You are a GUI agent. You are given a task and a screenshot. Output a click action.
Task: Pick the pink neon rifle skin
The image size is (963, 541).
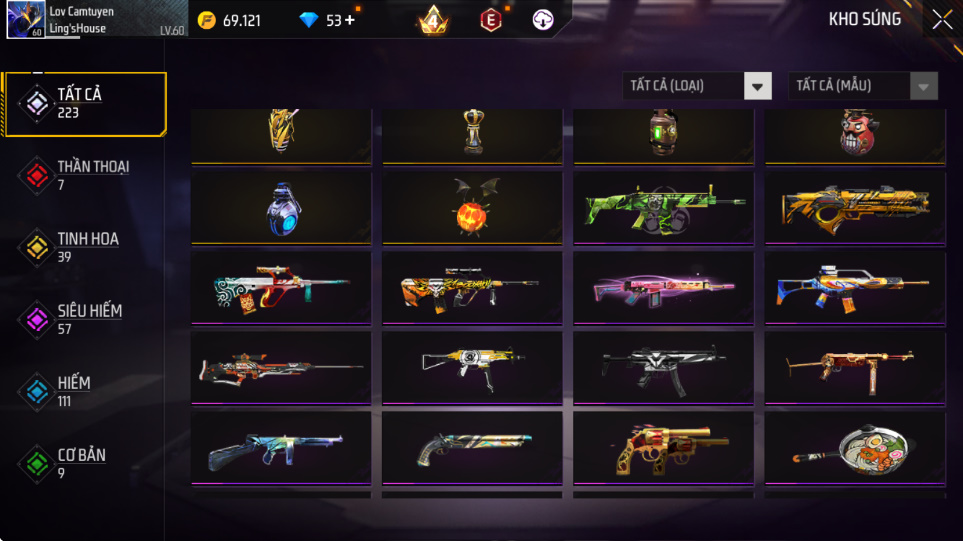pos(663,288)
